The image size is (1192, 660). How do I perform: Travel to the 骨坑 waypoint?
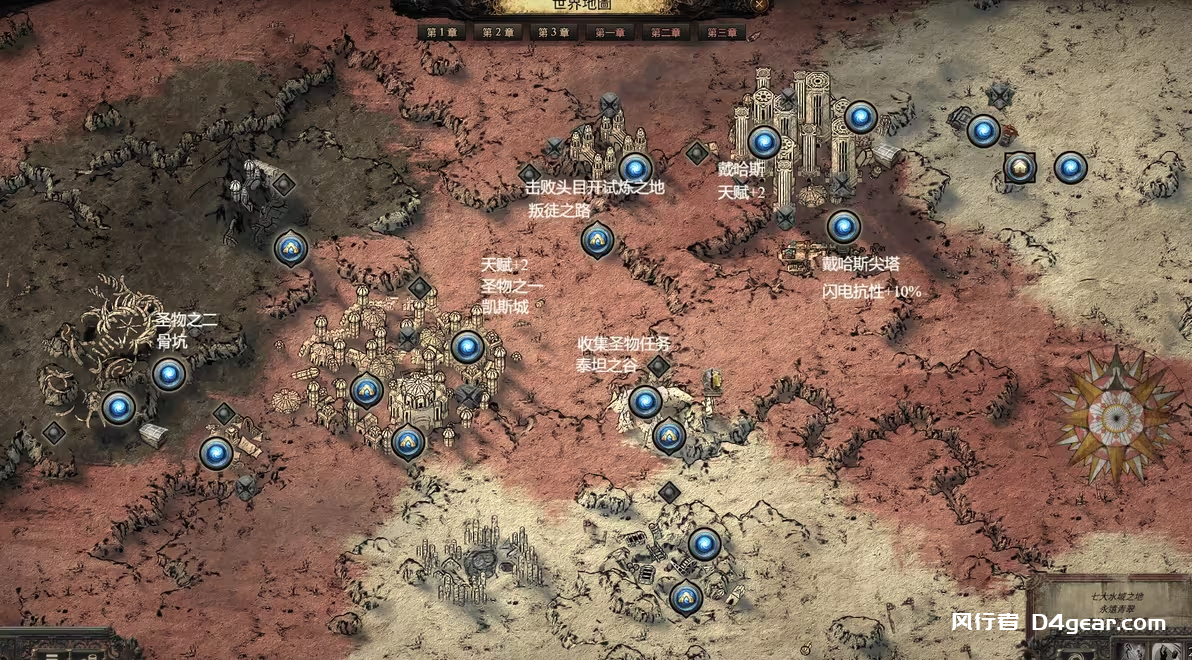tap(169, 374)
